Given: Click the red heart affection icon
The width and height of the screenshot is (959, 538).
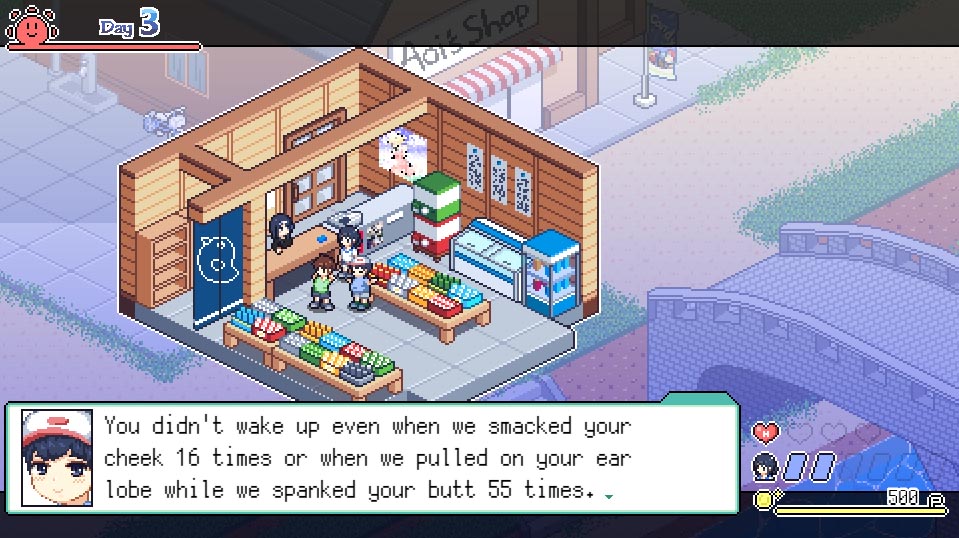Looking at the screenshot, I should pyautogui.click(x=765, y=433).
